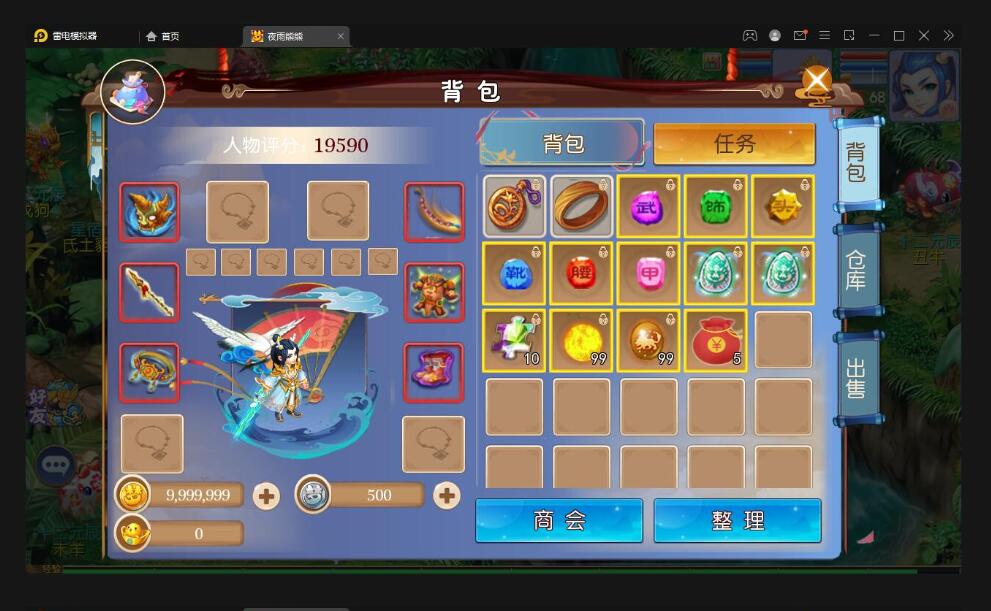Screen dimensions: 991x611
Task: Pick the purple 武 gem
Action: pyautogui.click(x=648, y=206)
